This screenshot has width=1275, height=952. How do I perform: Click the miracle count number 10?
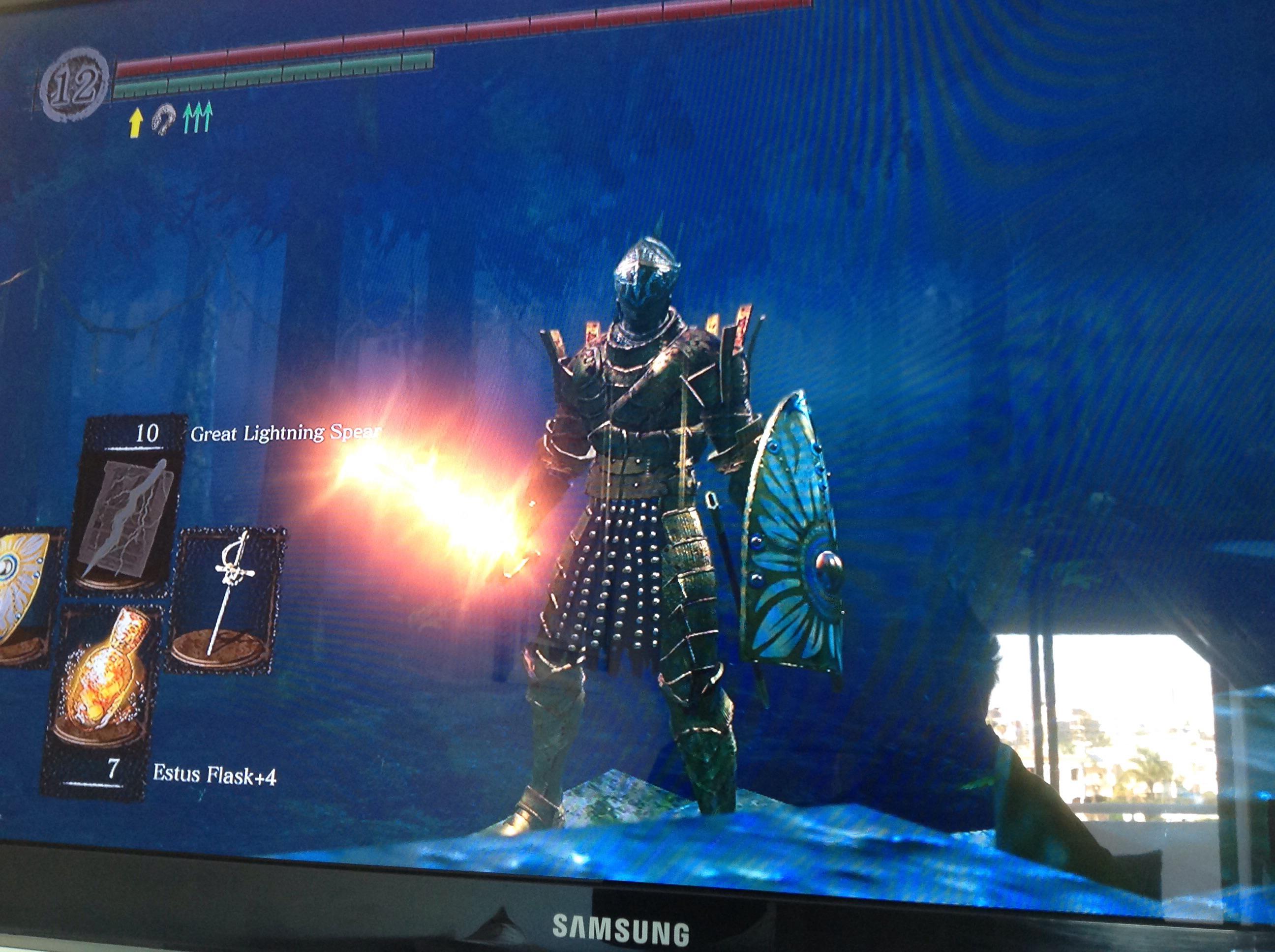click(x=149, y=433)
